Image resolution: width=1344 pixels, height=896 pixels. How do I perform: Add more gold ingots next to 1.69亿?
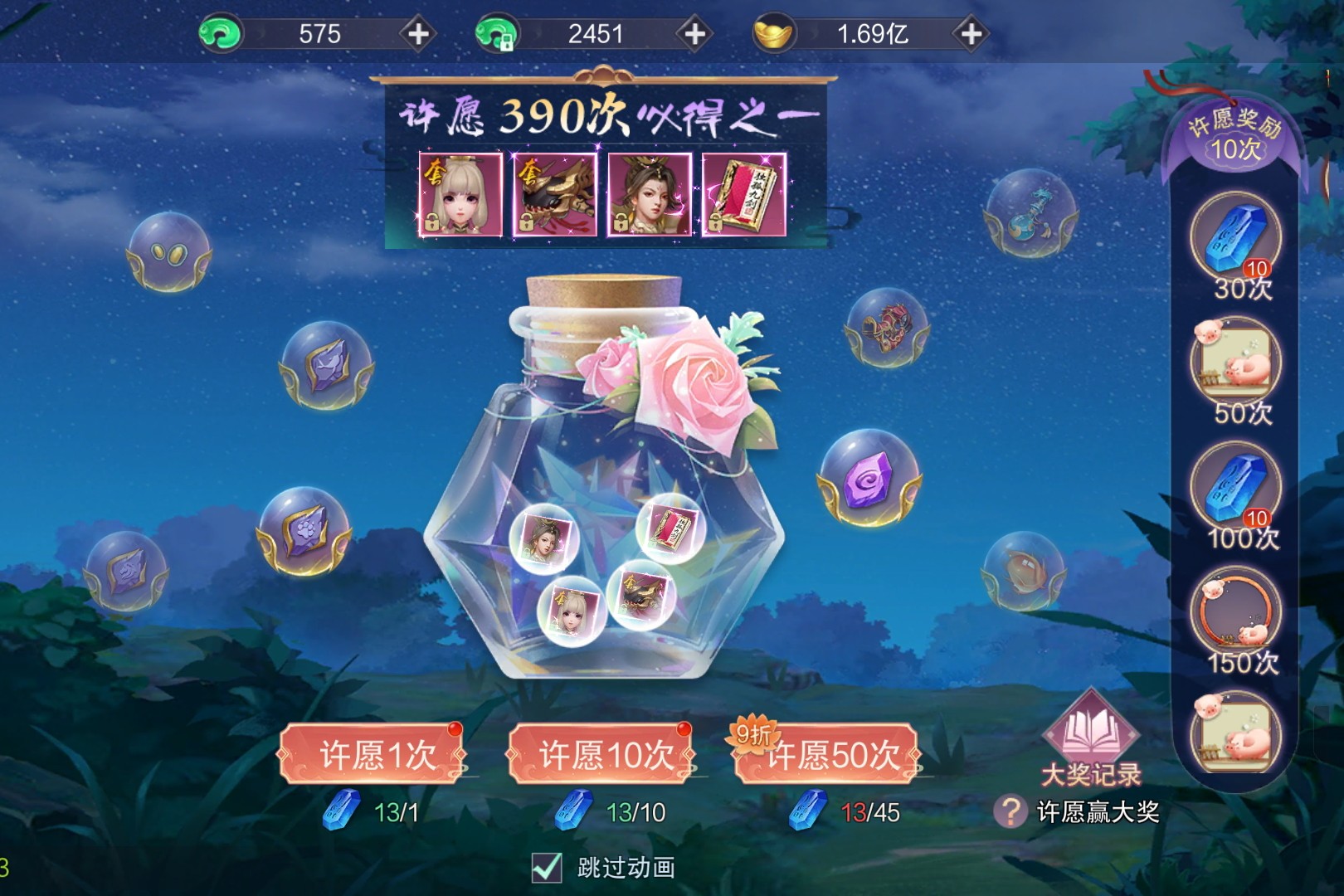click(x=971, y=34)
